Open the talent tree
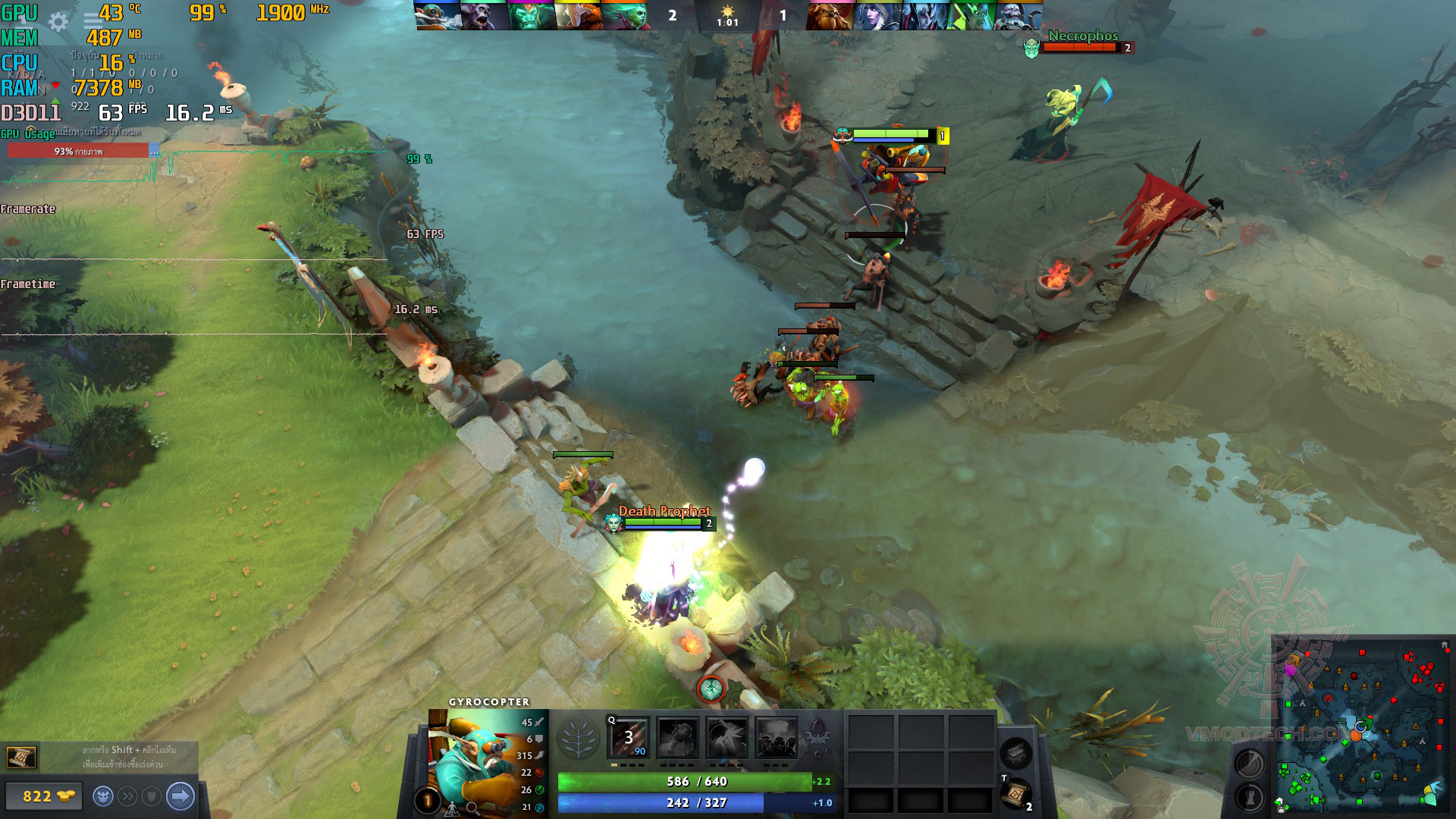The image size is (1456, 819). coord(579,738)
